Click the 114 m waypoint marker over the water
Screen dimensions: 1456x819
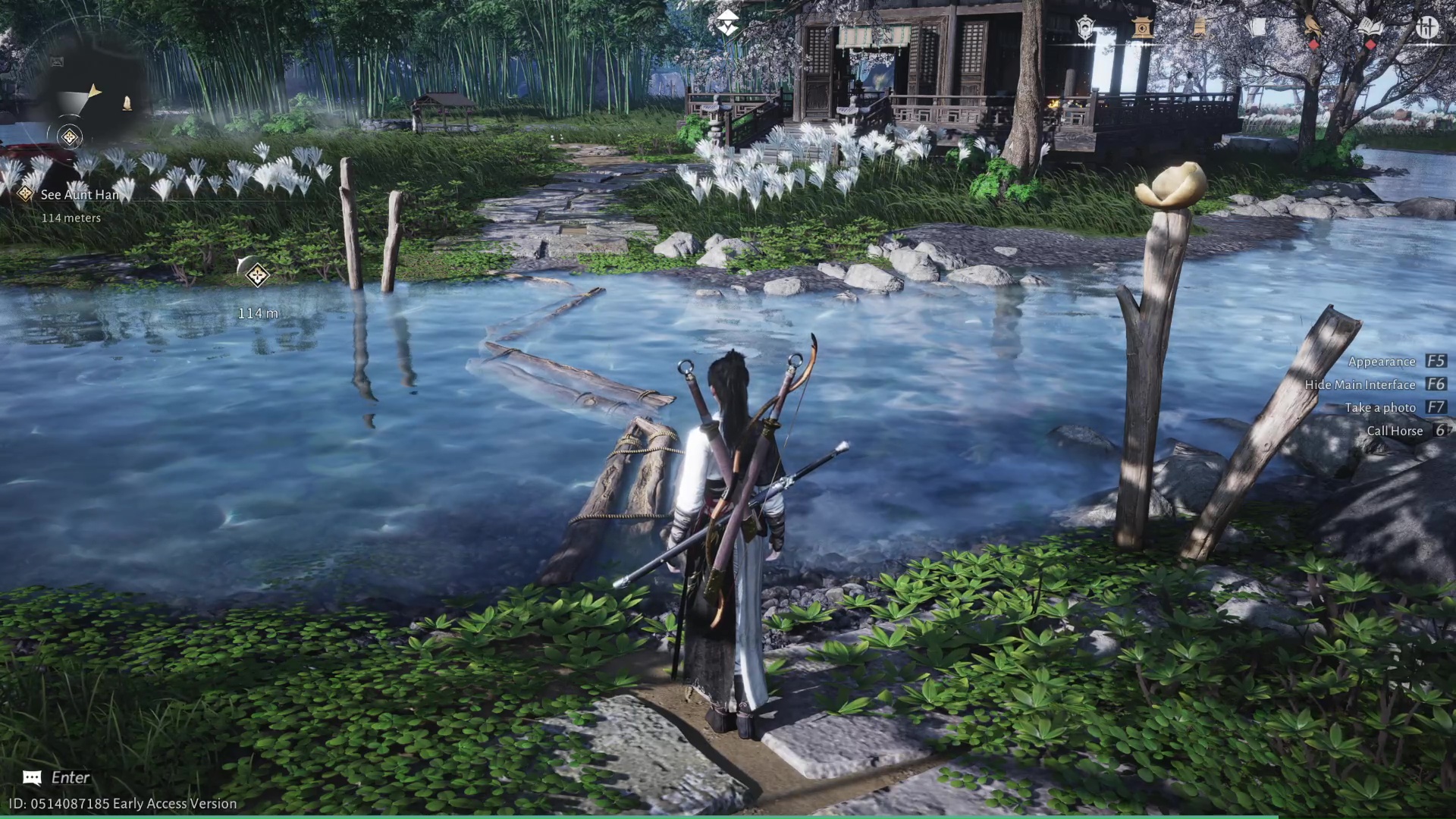click(258, 277)
